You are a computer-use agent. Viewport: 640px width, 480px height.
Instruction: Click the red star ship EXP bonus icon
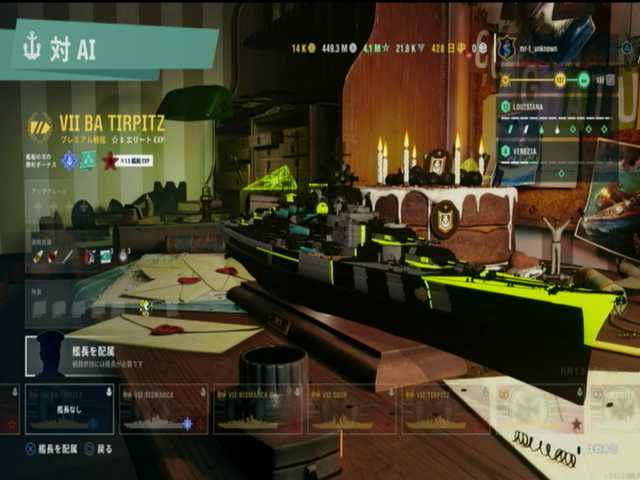coord(111,159)
